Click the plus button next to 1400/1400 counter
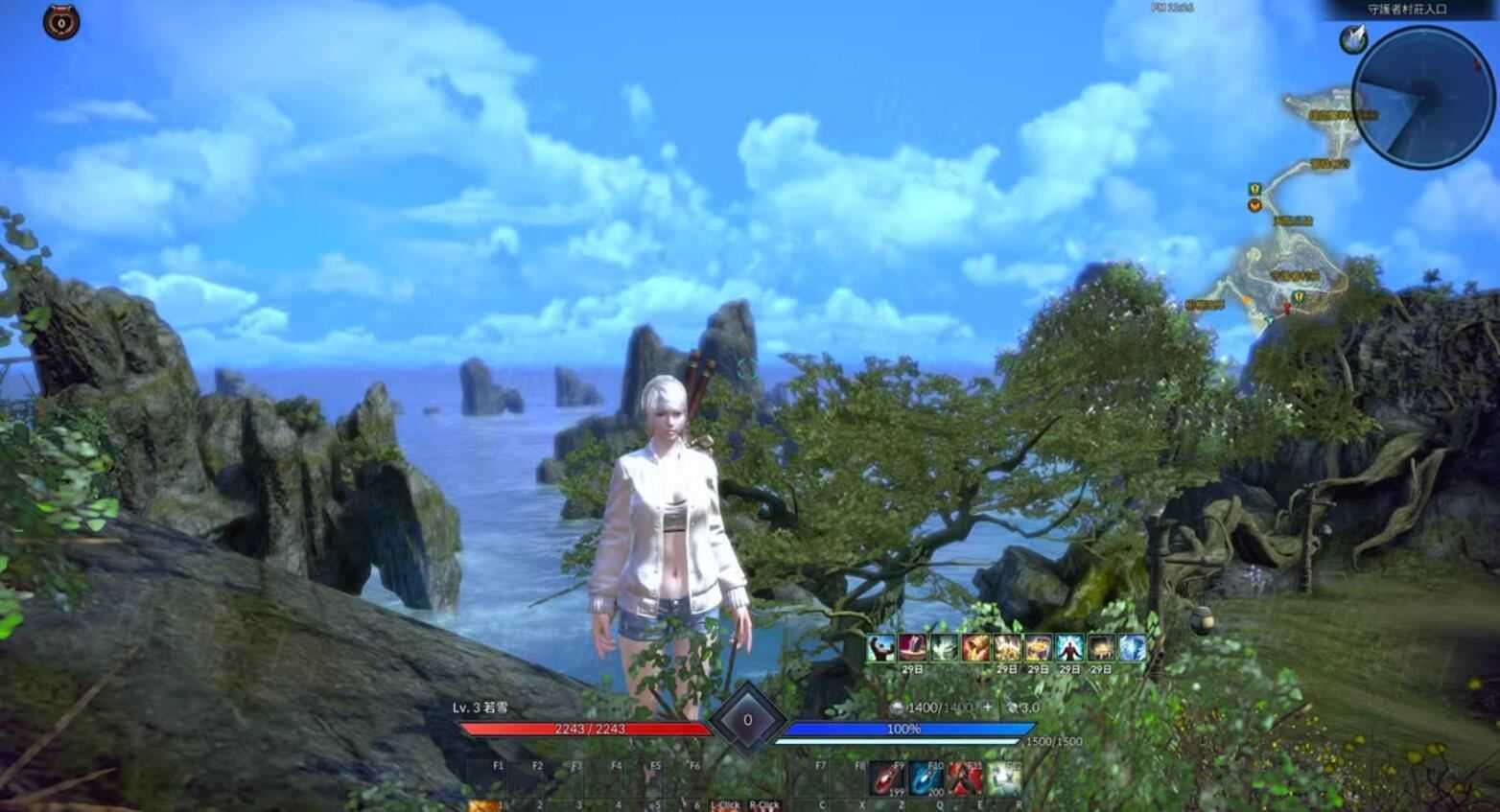1500x812 pixels. coord(988,706)
